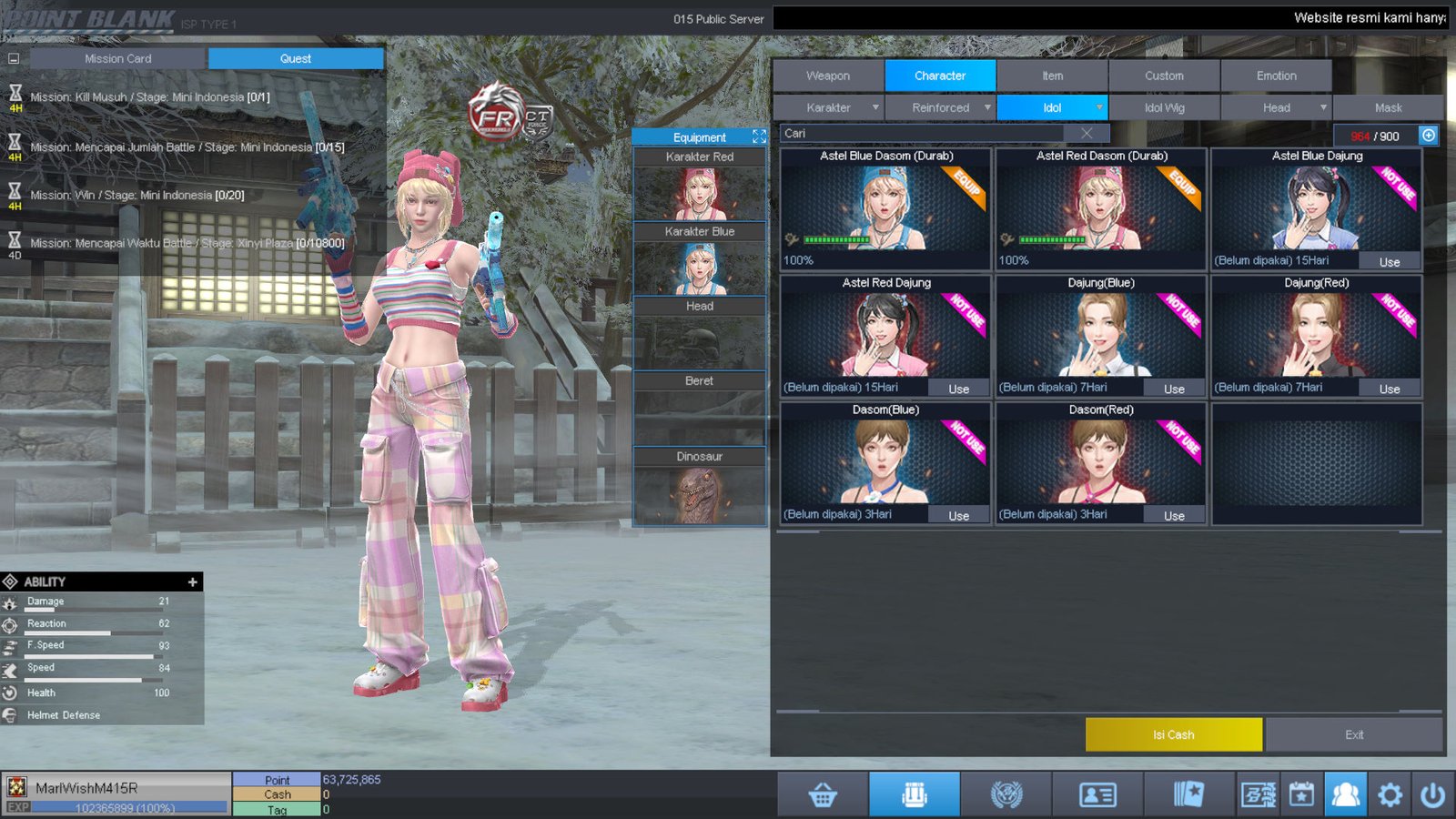
Task: Open the gear settings icon
Action: pyautogui.click(x=1390, y=795)
